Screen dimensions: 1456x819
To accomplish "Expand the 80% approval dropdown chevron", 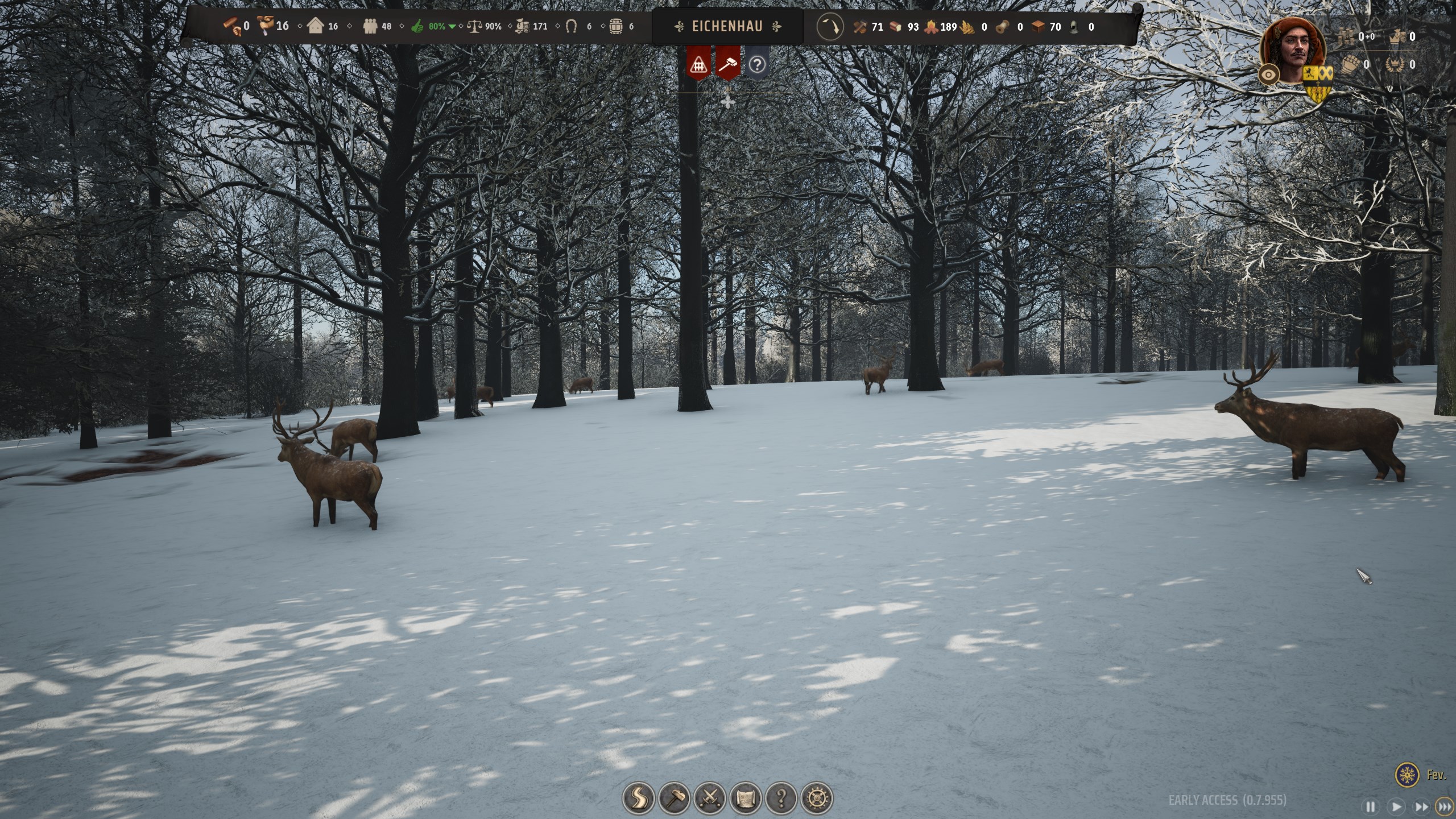I will (x=452, y=26).
